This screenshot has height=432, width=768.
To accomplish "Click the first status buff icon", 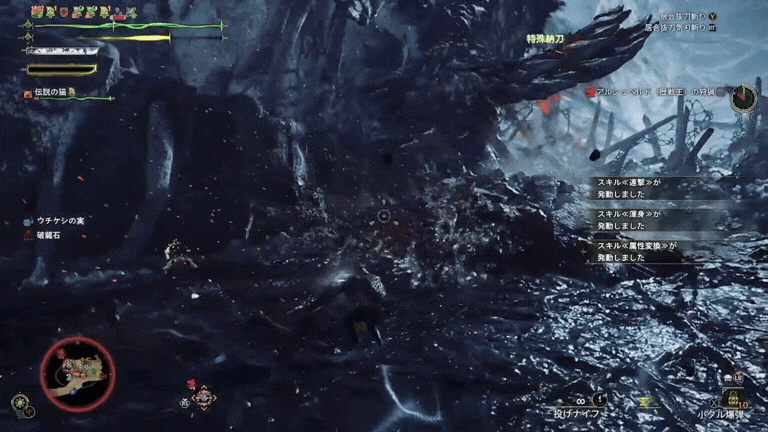I will coord(37,12).
